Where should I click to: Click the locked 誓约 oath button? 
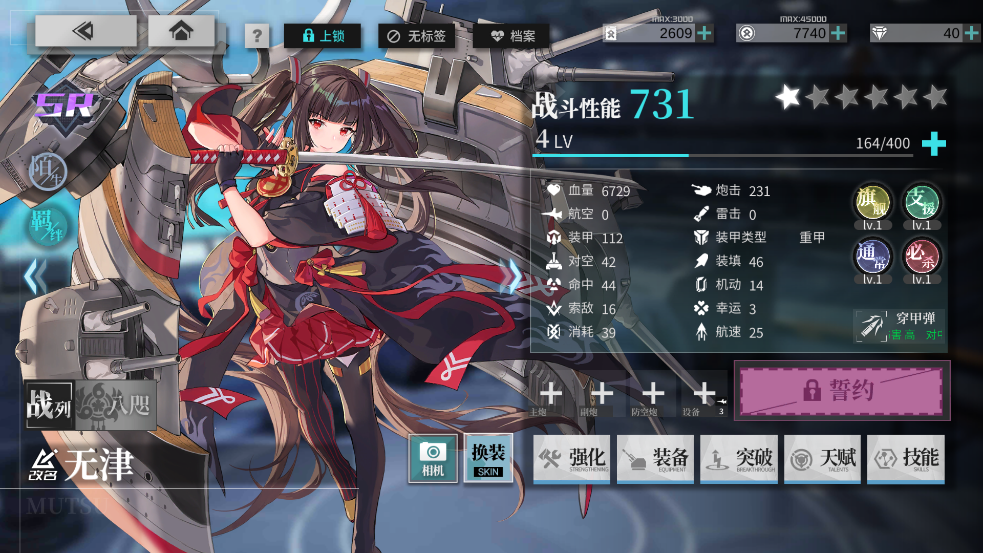coord(842,390)
